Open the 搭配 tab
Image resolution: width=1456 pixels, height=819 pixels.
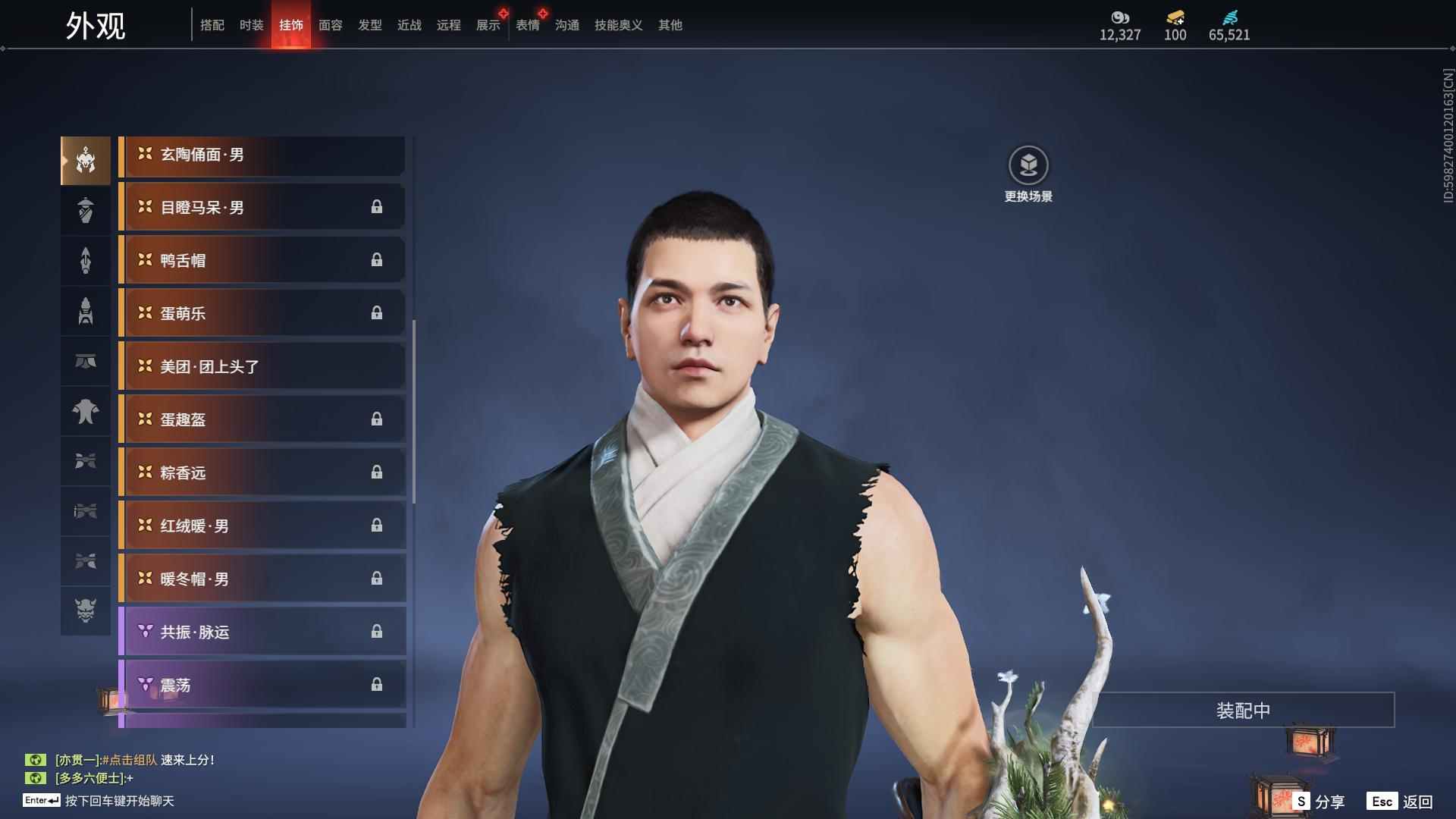(212, 25)
